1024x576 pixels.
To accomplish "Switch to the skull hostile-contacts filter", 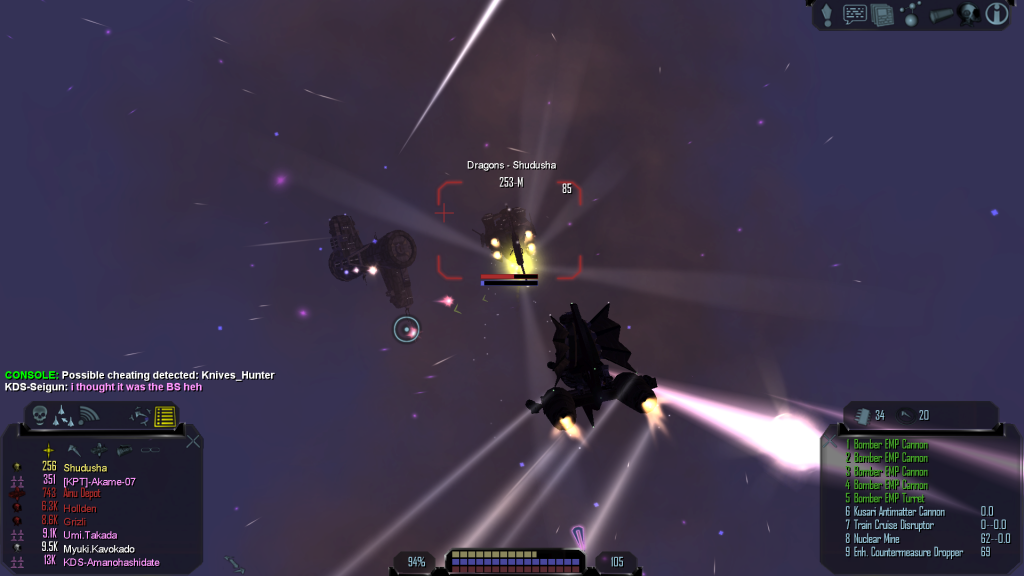I will click(x=40, y=414).
